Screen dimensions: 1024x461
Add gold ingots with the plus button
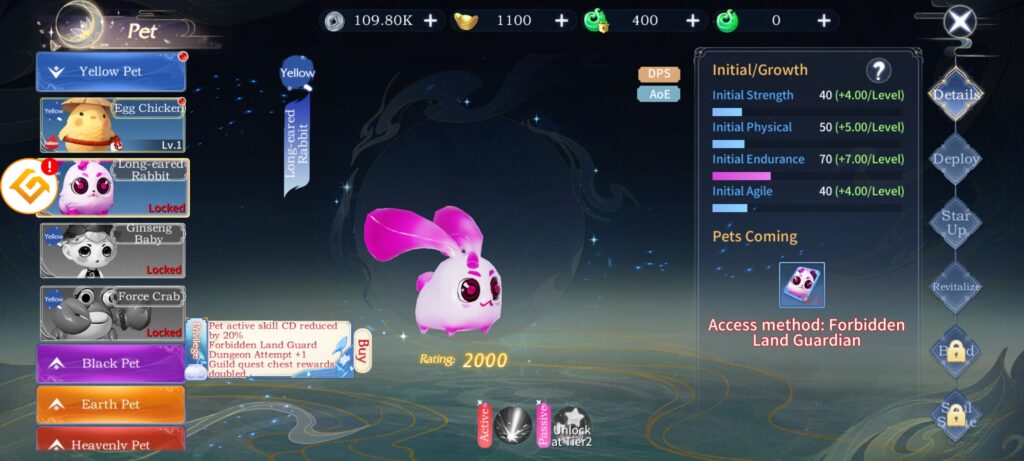561,20
